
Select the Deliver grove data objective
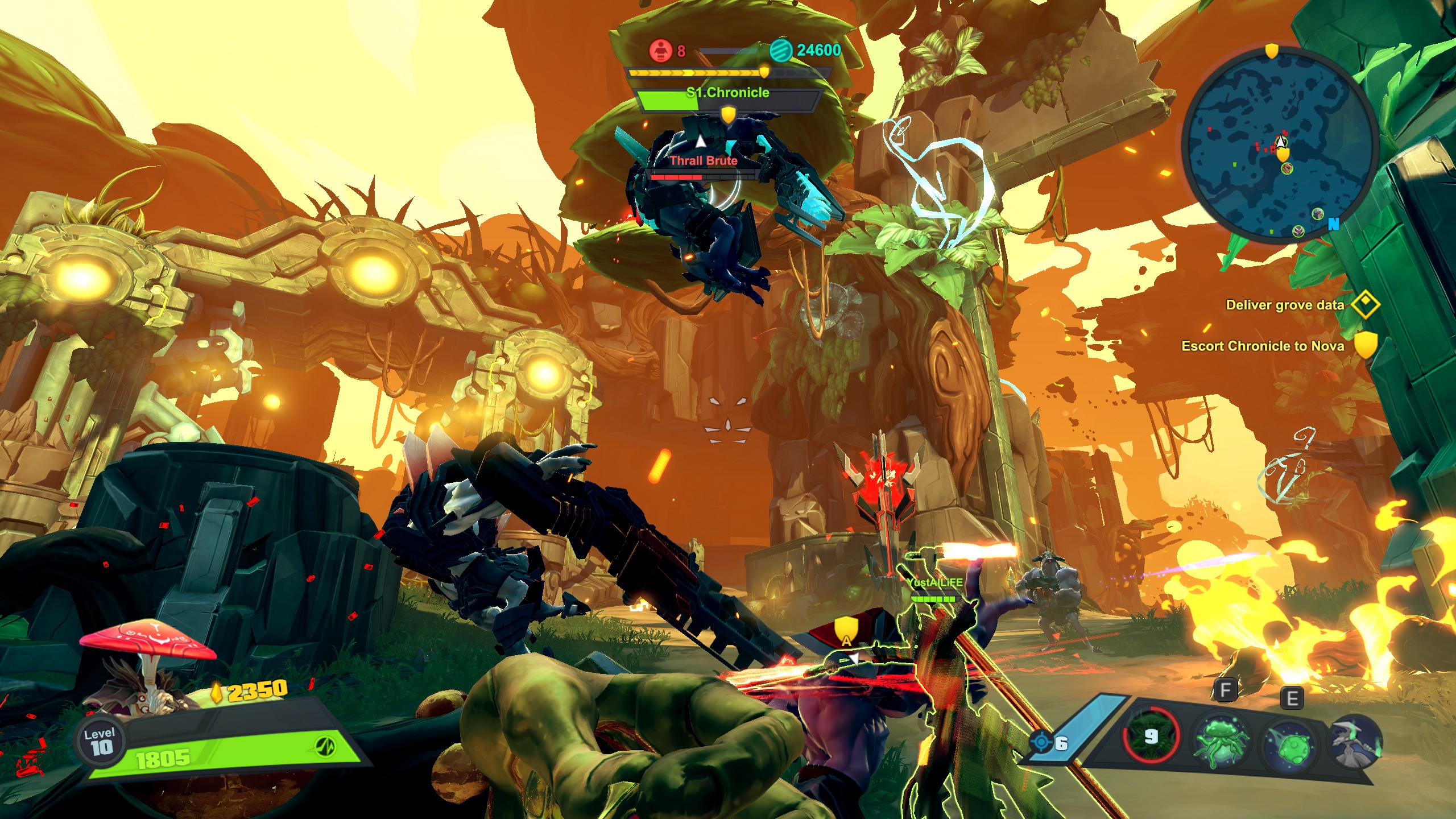click(x=1284, y=305)
